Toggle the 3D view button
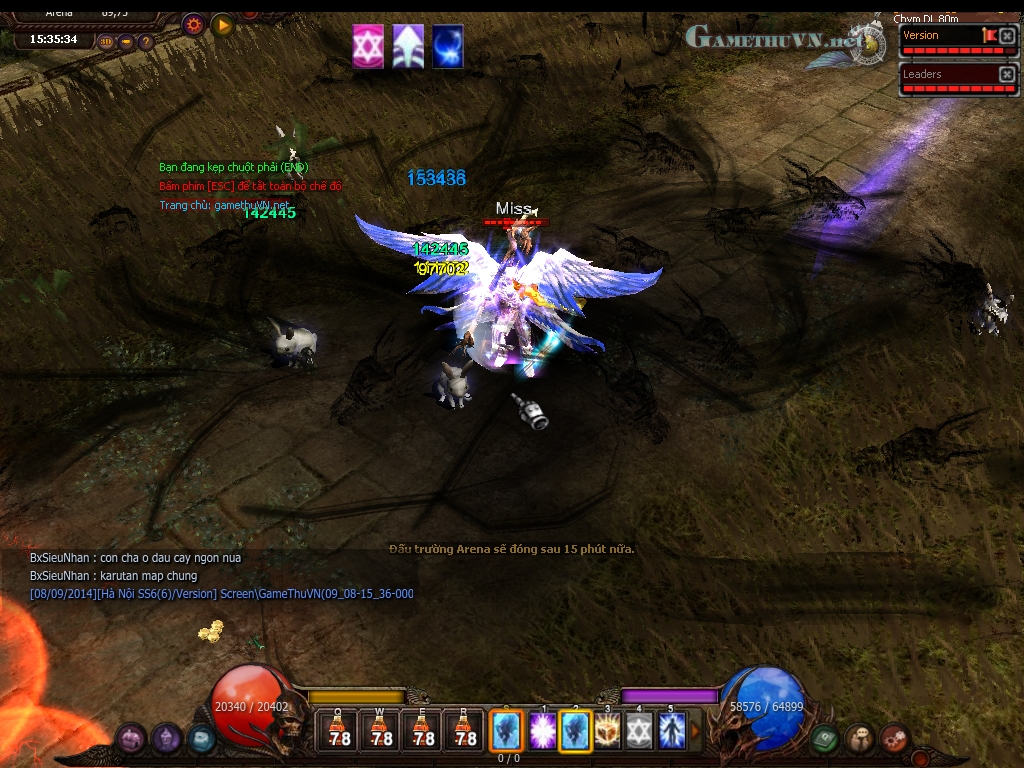This screenshot has width=1024, height=768. click(107, 42)
